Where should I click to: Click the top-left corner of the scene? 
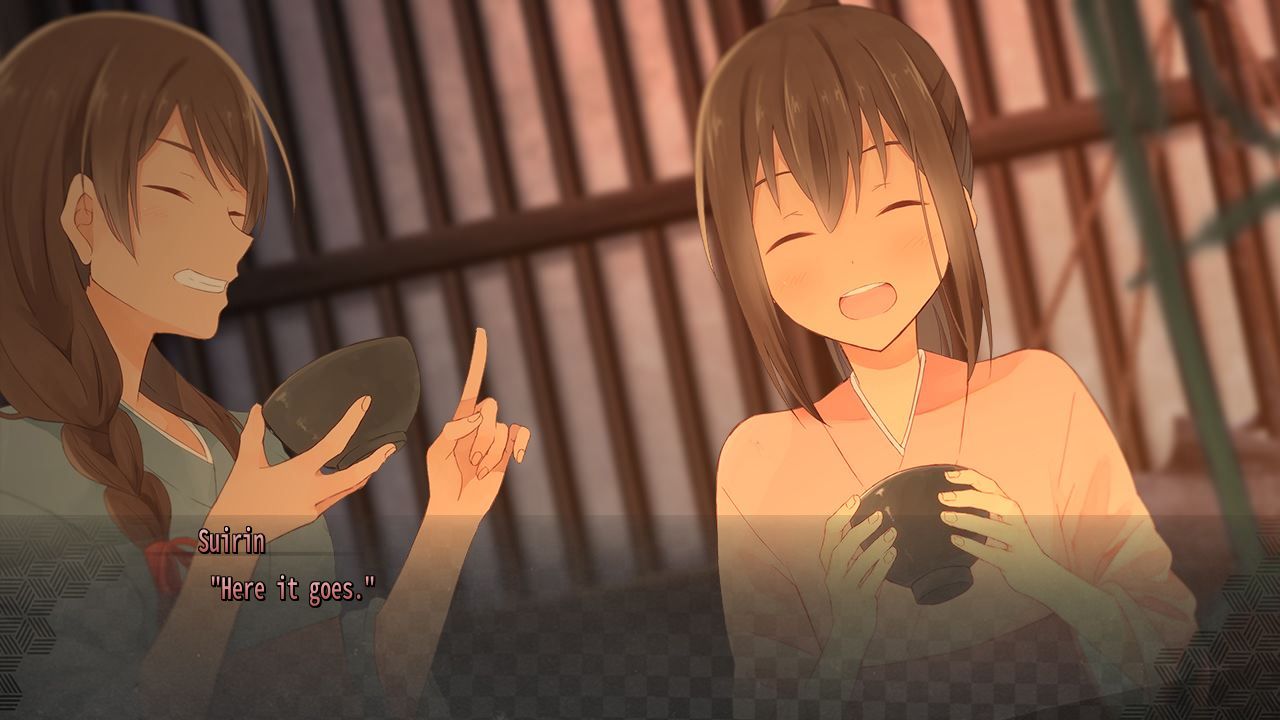(x=20, y=20)
